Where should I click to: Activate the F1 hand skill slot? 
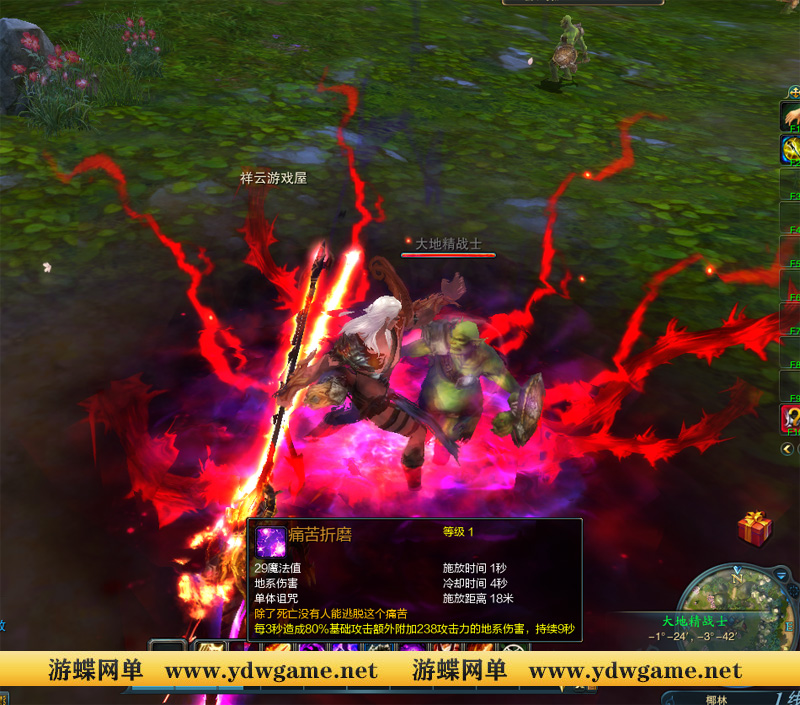pyautogui.click(x=791, y=116)
